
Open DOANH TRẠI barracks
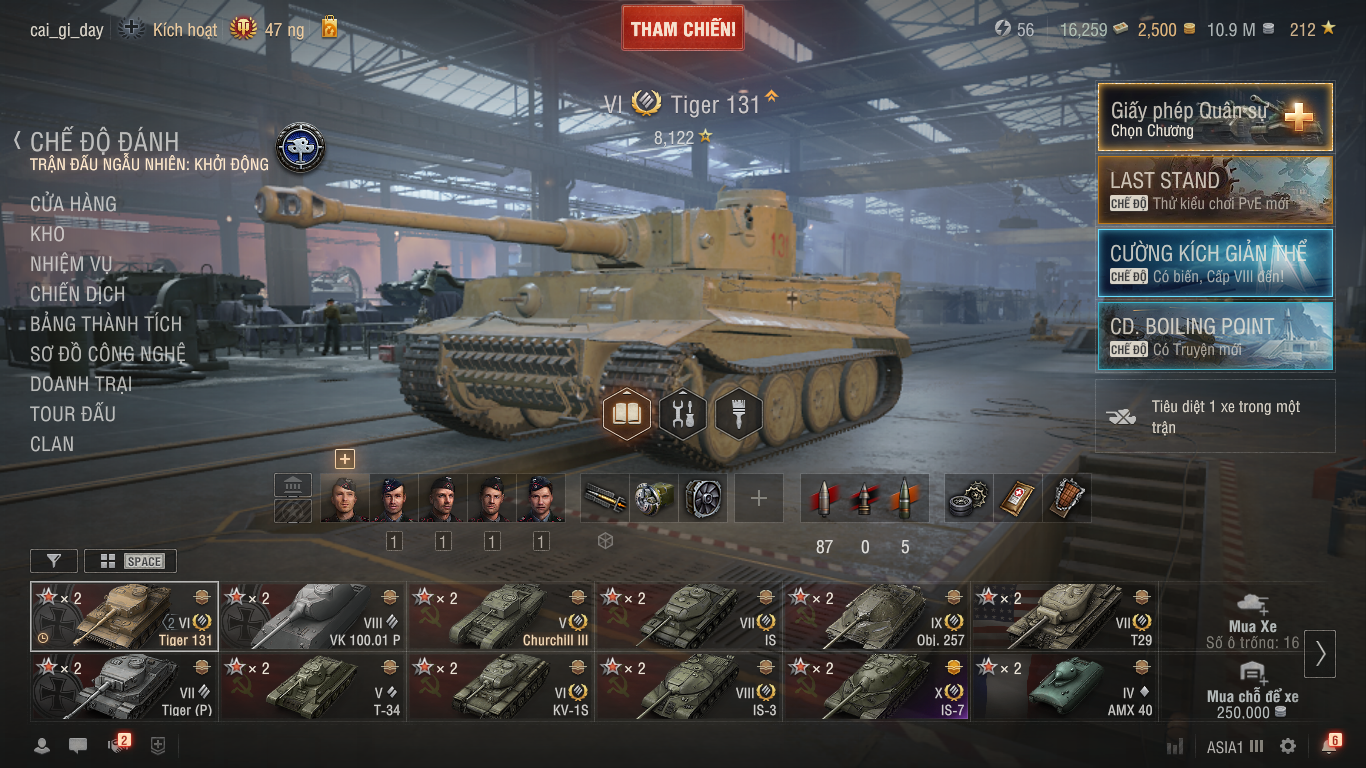(81, 384)
